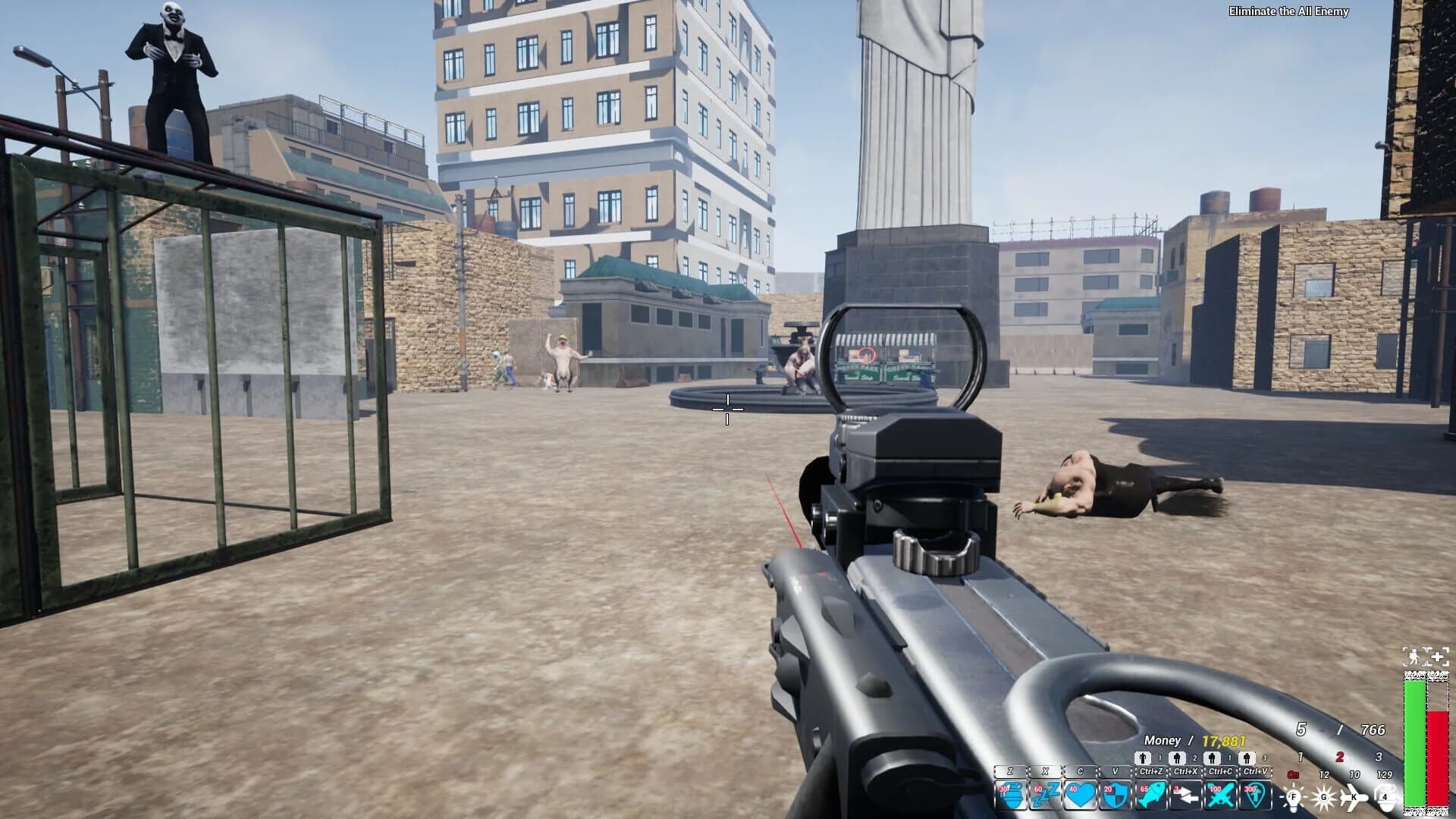Select the grenade item bound to Z
This screenshot has width=1456, height=819.
pos(1012,794)
